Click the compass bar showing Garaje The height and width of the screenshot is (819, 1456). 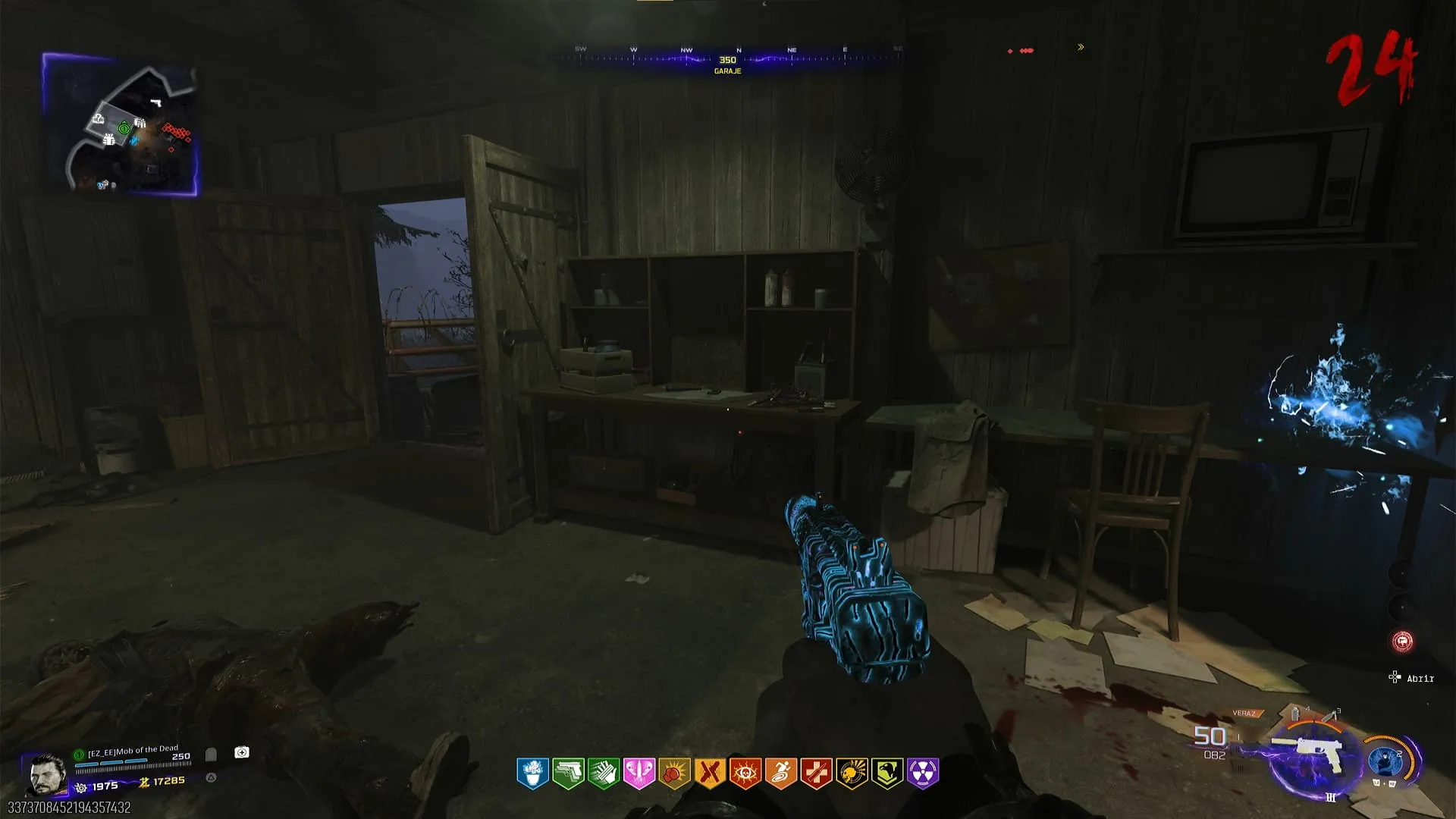point(728,59)
